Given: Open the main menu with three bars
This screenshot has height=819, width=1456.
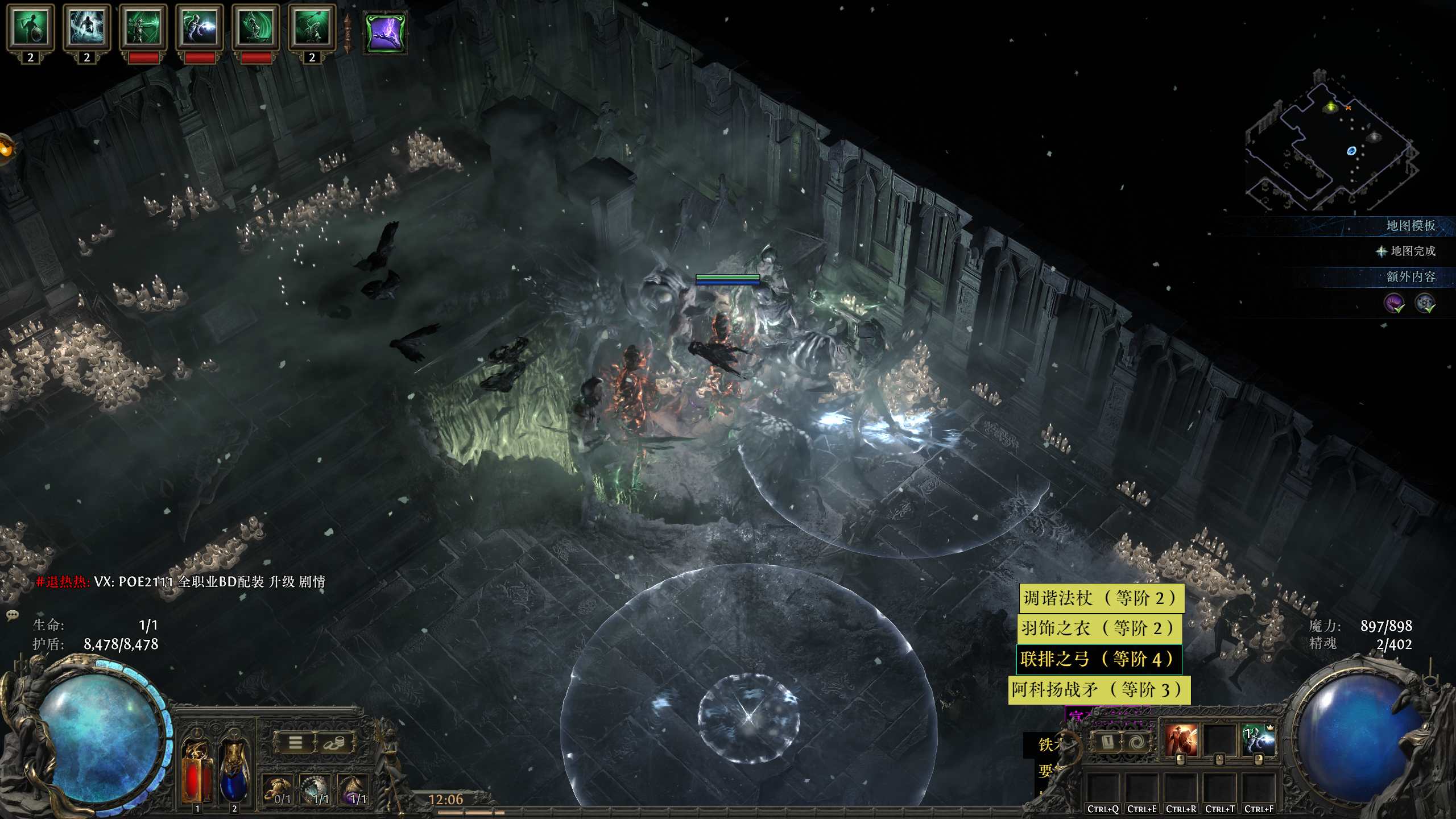Looking at the screenshot, I should pyautogui.click(x=296, y=743).
